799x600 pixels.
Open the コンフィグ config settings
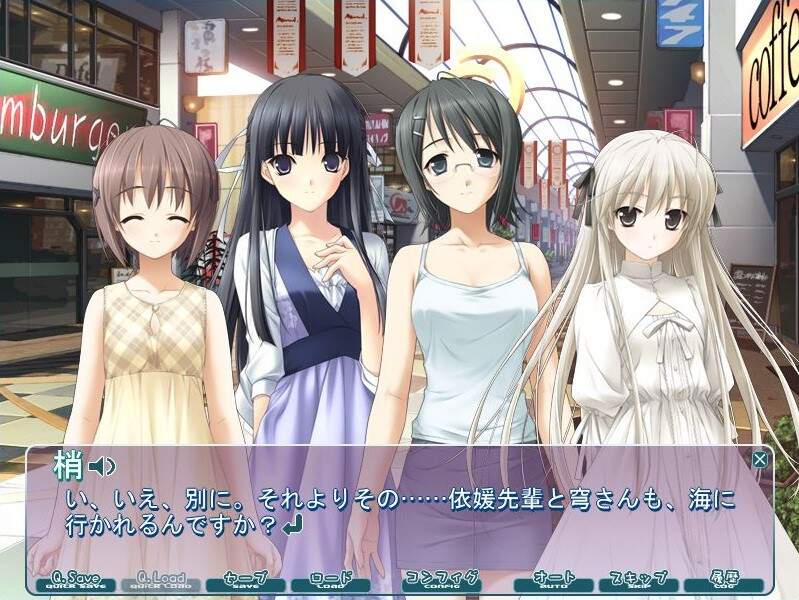click(441, 581)
